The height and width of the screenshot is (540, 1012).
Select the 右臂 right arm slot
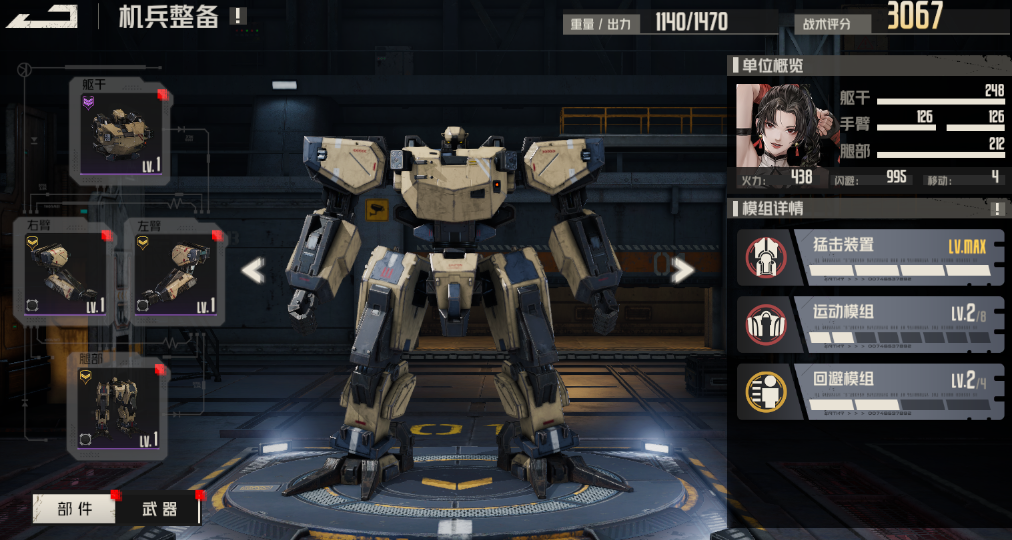(65, 272)
